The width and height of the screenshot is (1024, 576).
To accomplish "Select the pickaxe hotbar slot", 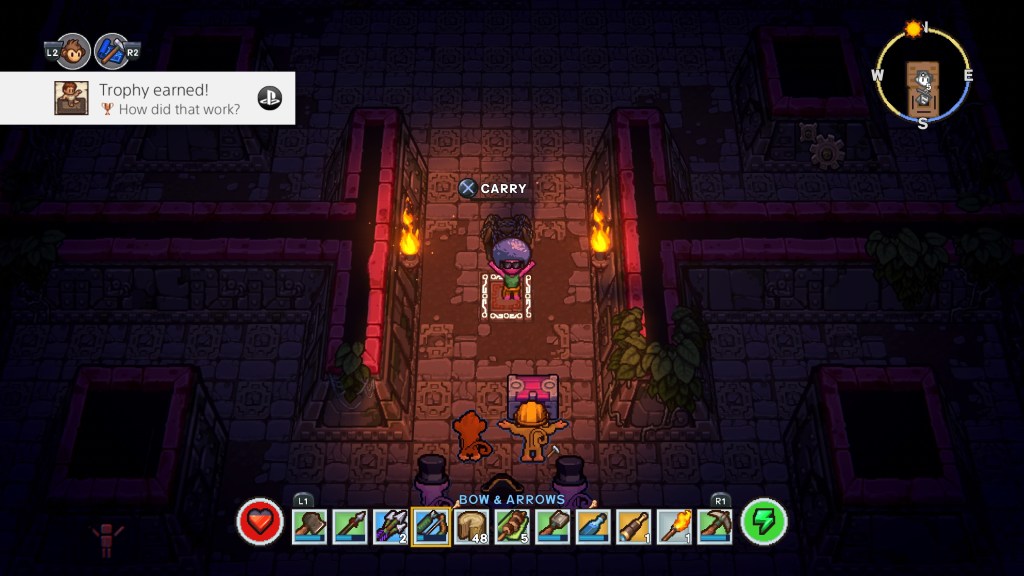I will (715, 526).
